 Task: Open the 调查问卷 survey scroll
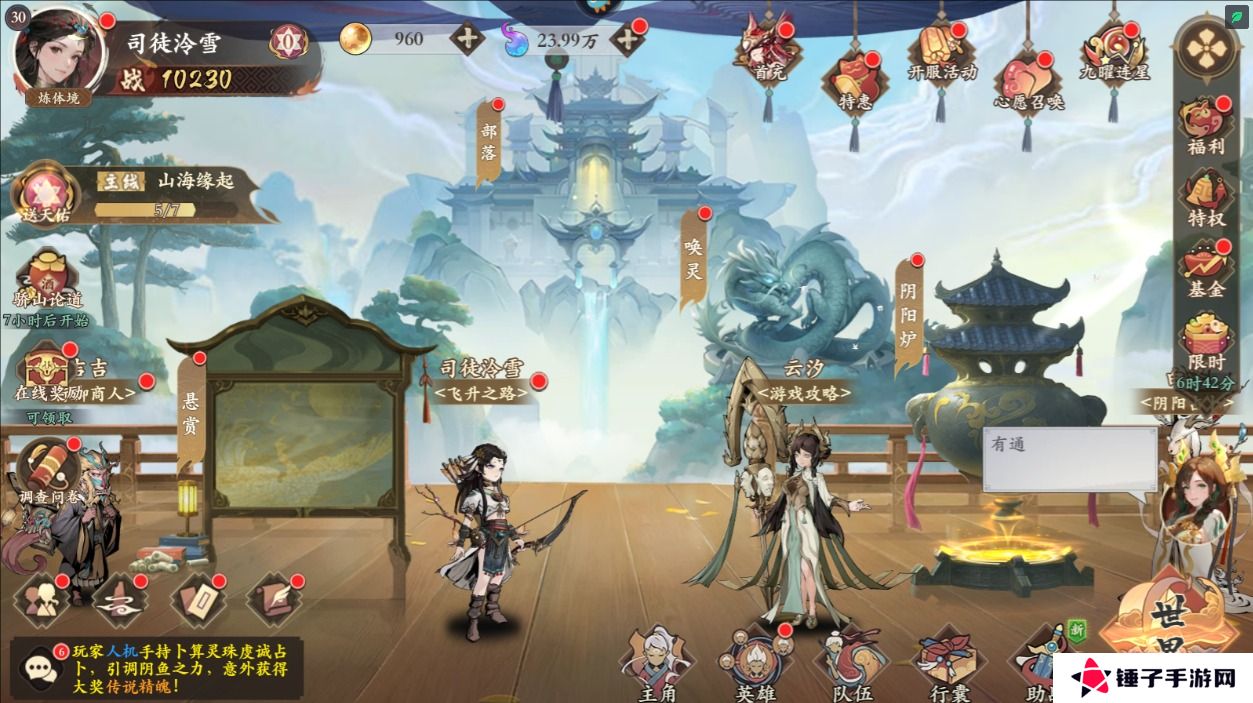pyautogui.click(x=48, y=468)
